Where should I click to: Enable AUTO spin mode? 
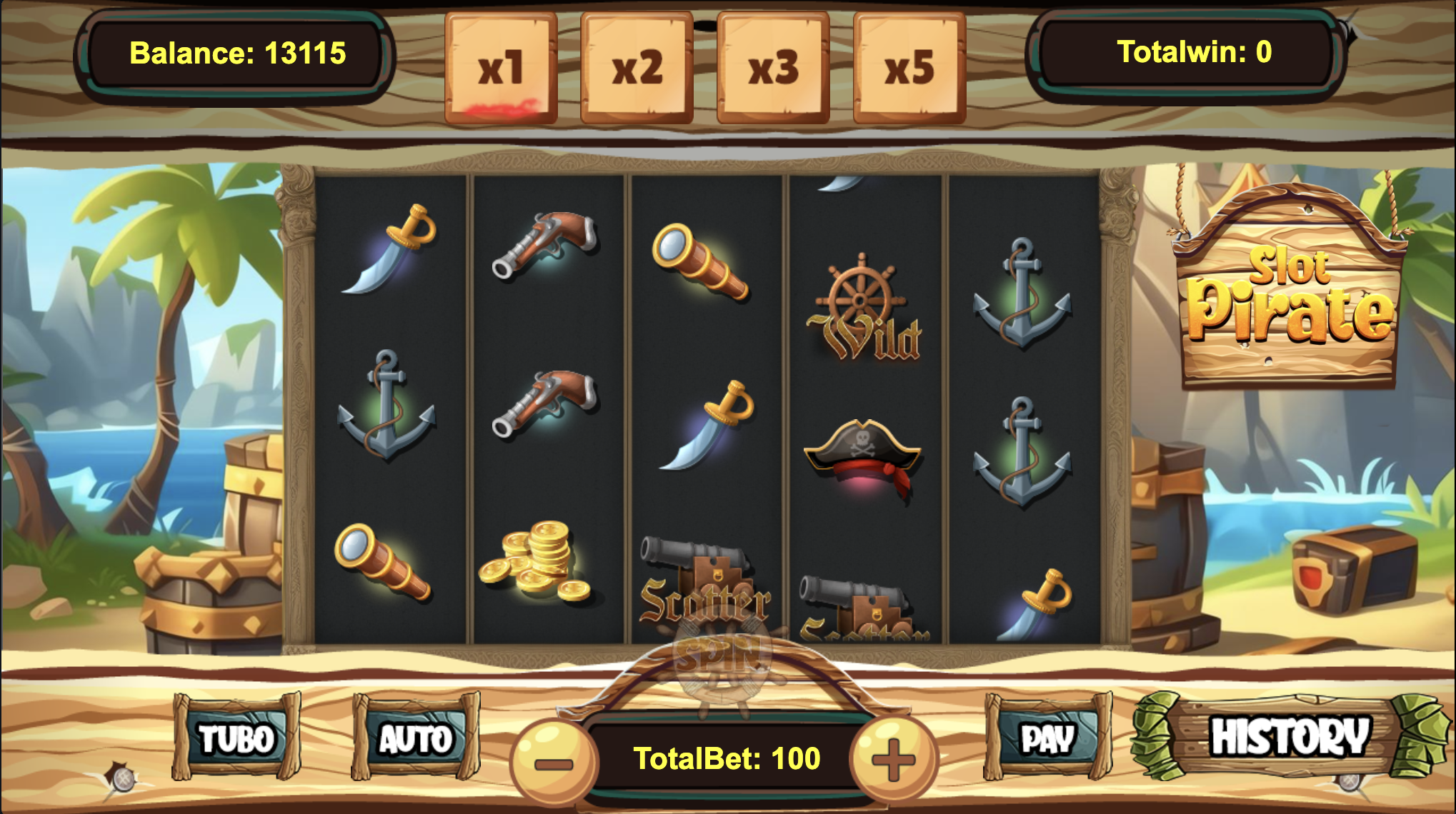coord(416,738)
